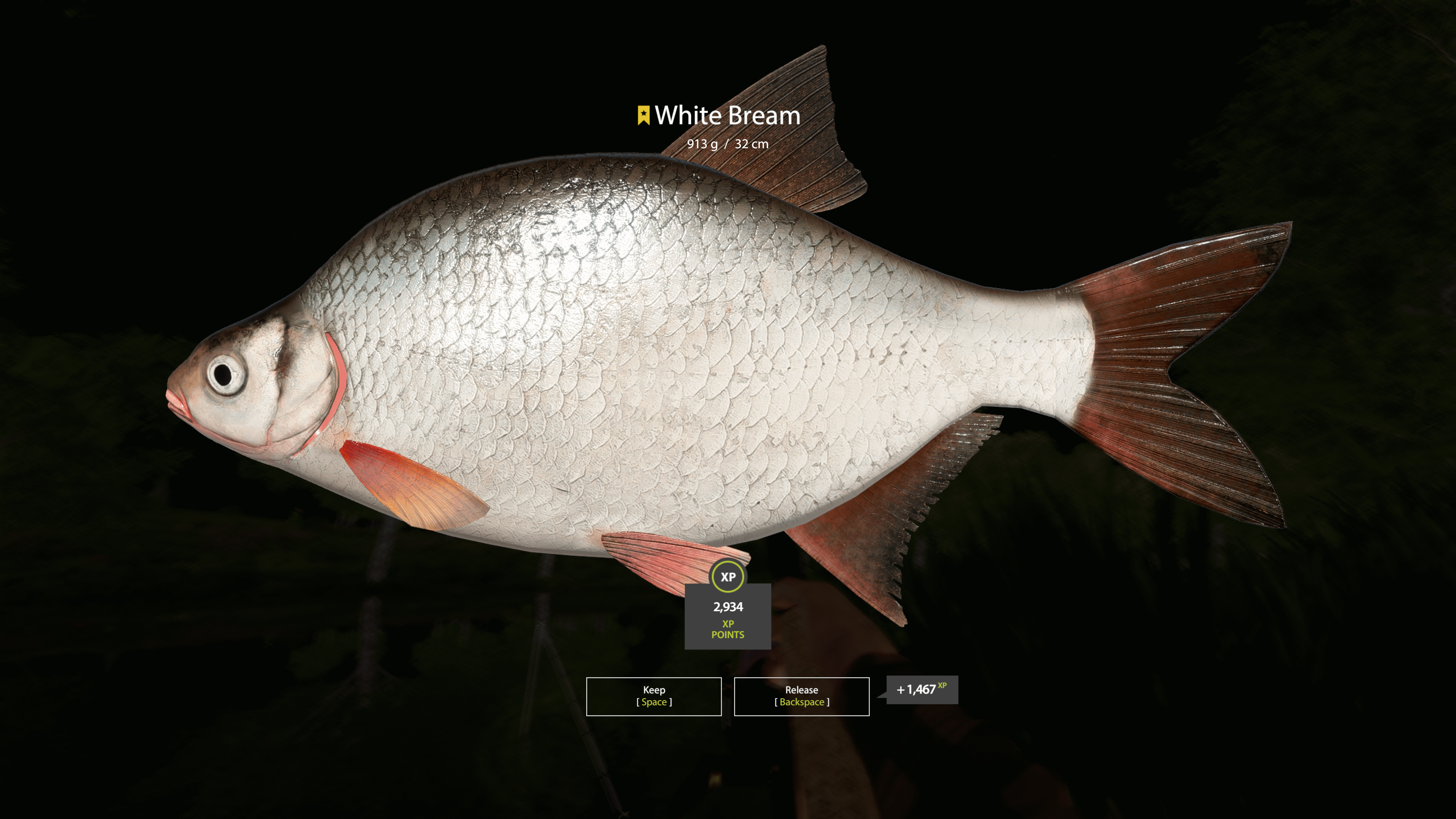Screen dimensions: 1456x819
Task: Release the White Bream for bonus XP
Action: point(801,696)
